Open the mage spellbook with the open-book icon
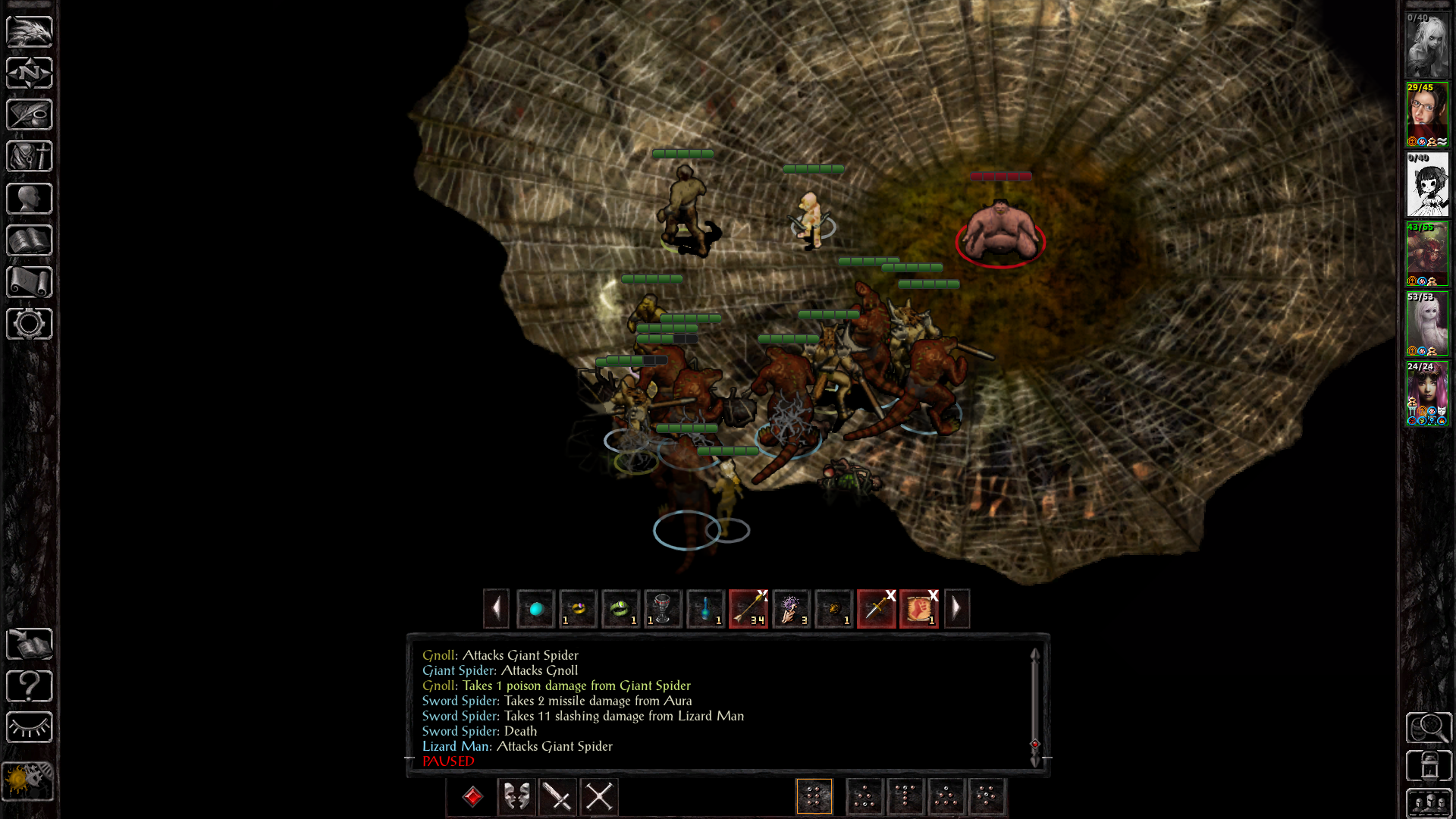The height and width of the screenshot is (819, 1456). point(30,240)
